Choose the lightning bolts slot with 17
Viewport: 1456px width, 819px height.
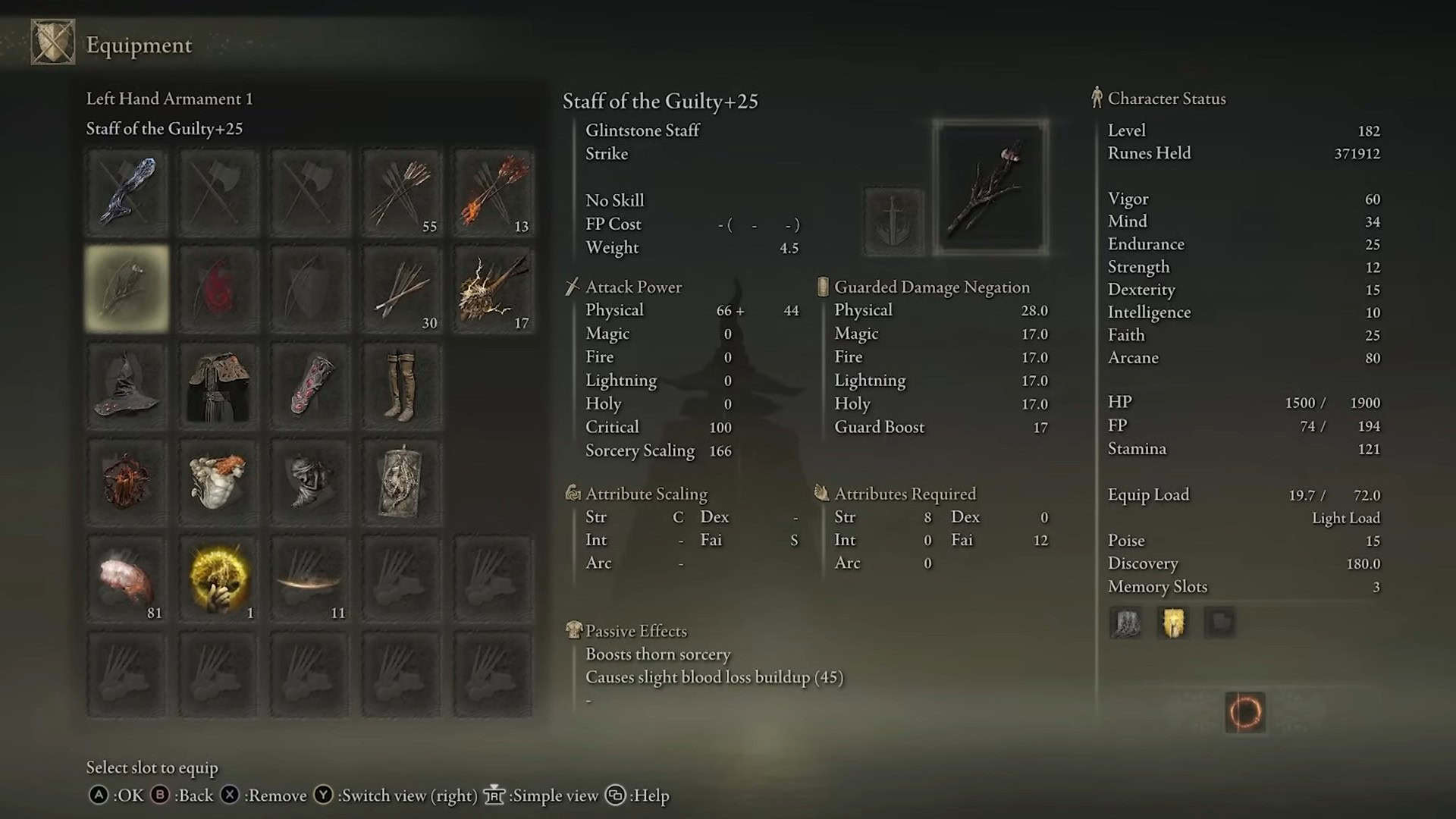[493, 289]
